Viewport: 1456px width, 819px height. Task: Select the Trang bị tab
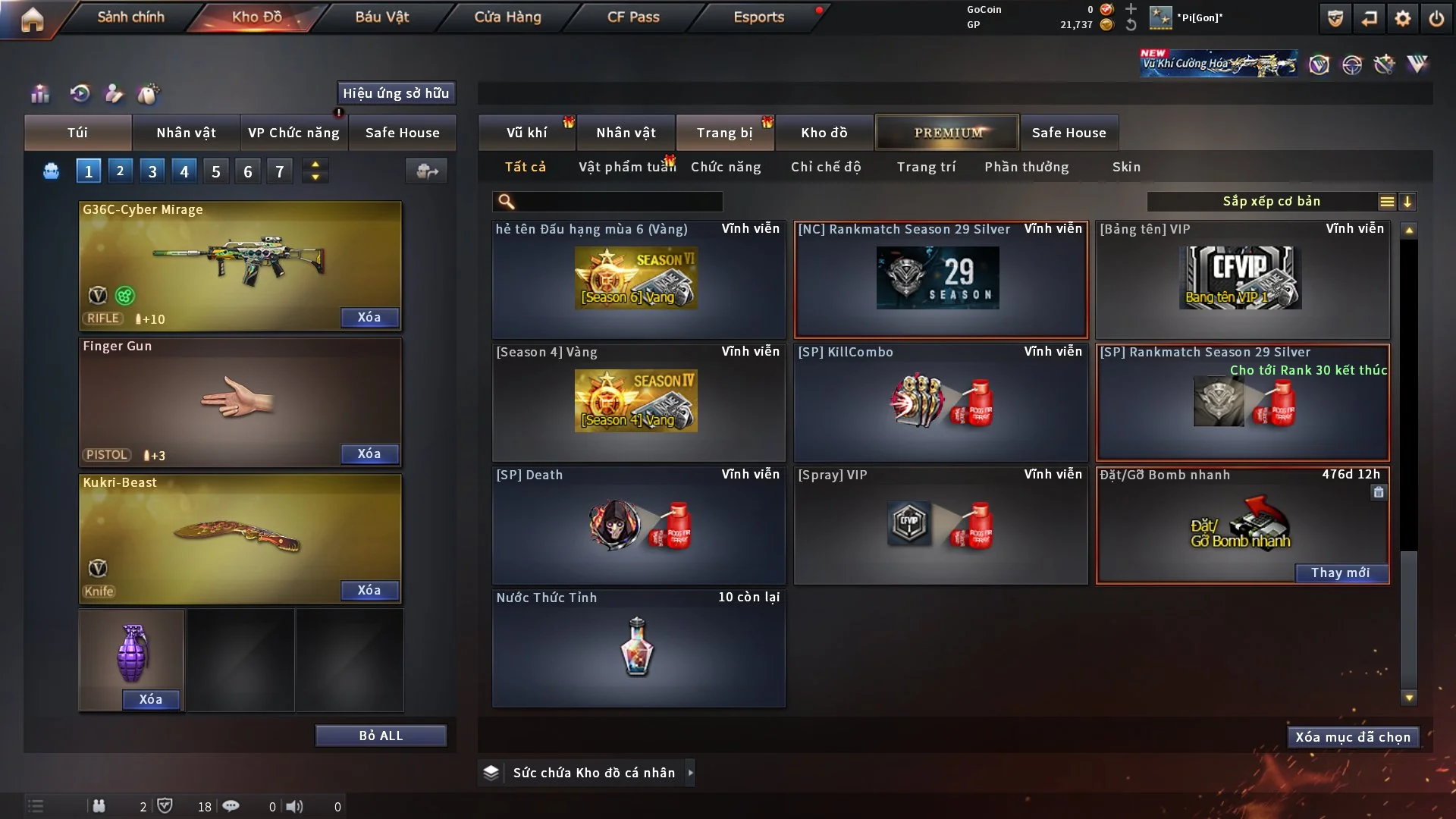(x=724, y=133)
